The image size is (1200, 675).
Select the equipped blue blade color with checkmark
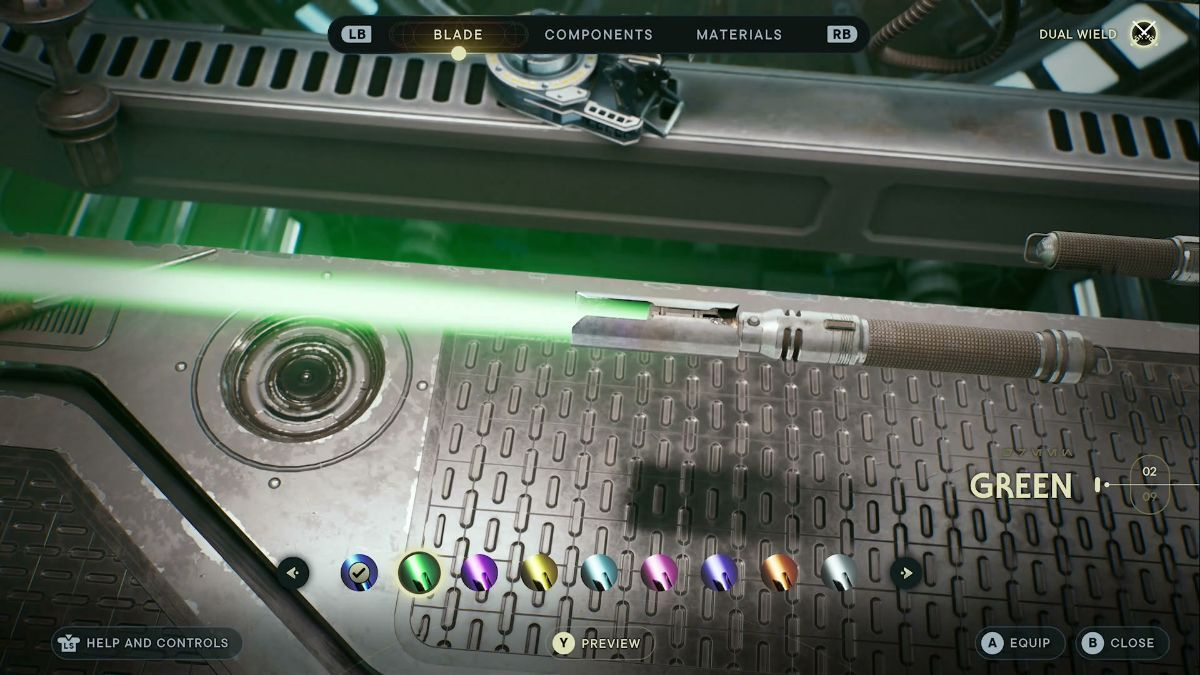[359, 573]
